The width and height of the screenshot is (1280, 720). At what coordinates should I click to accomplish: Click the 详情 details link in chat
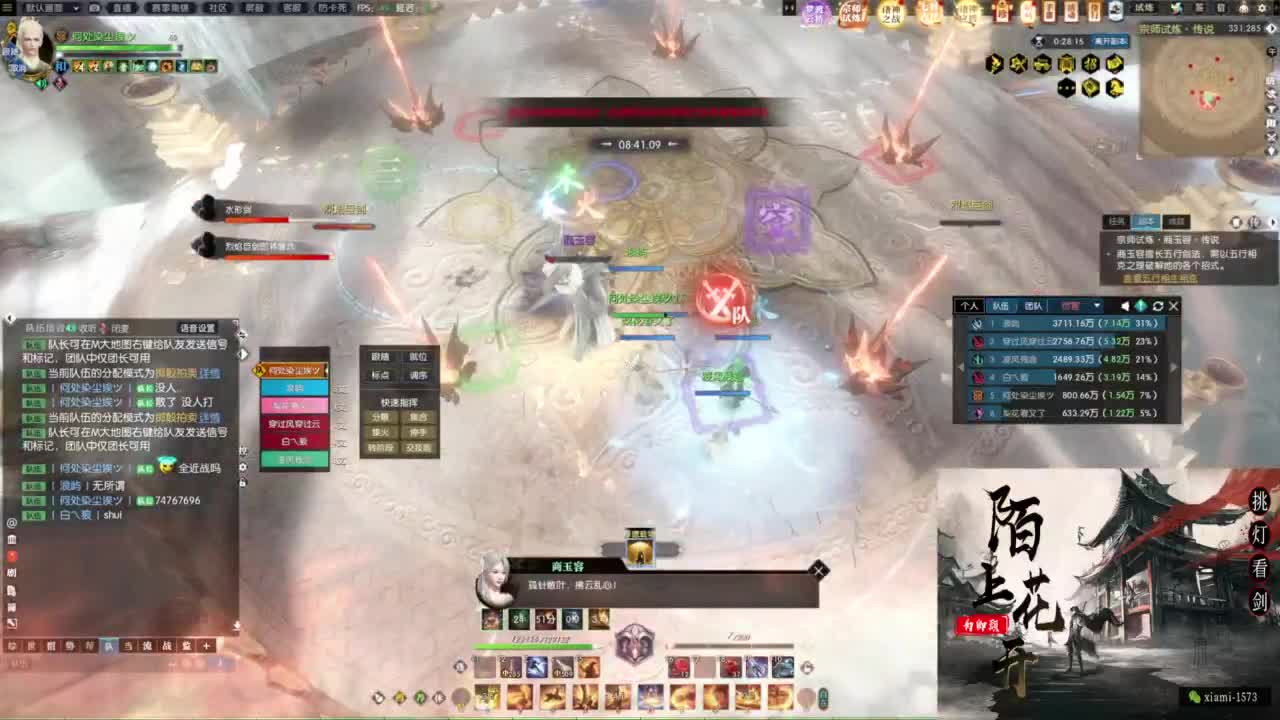tap(213, 374)
